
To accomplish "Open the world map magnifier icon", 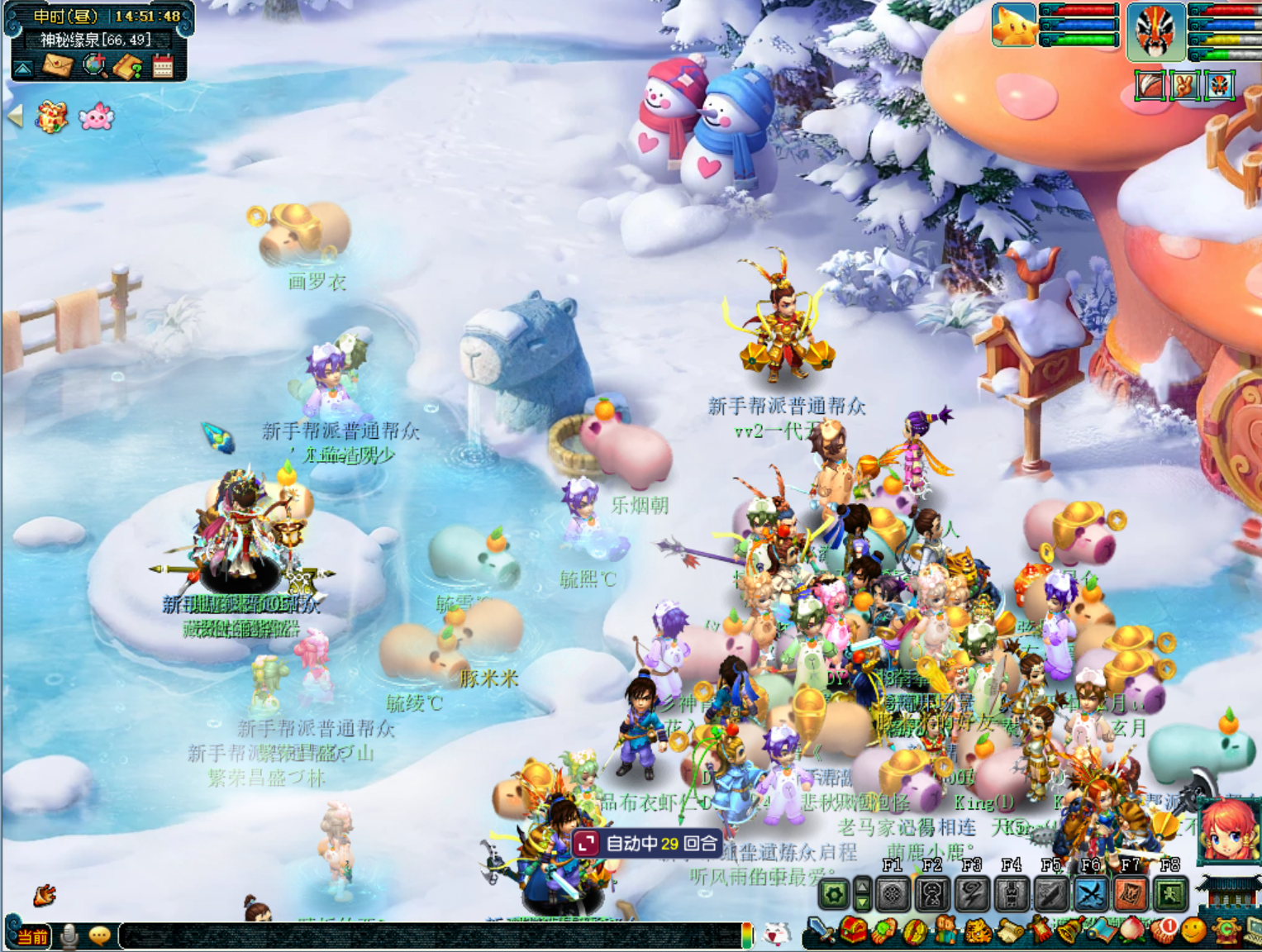I will 95,64.
